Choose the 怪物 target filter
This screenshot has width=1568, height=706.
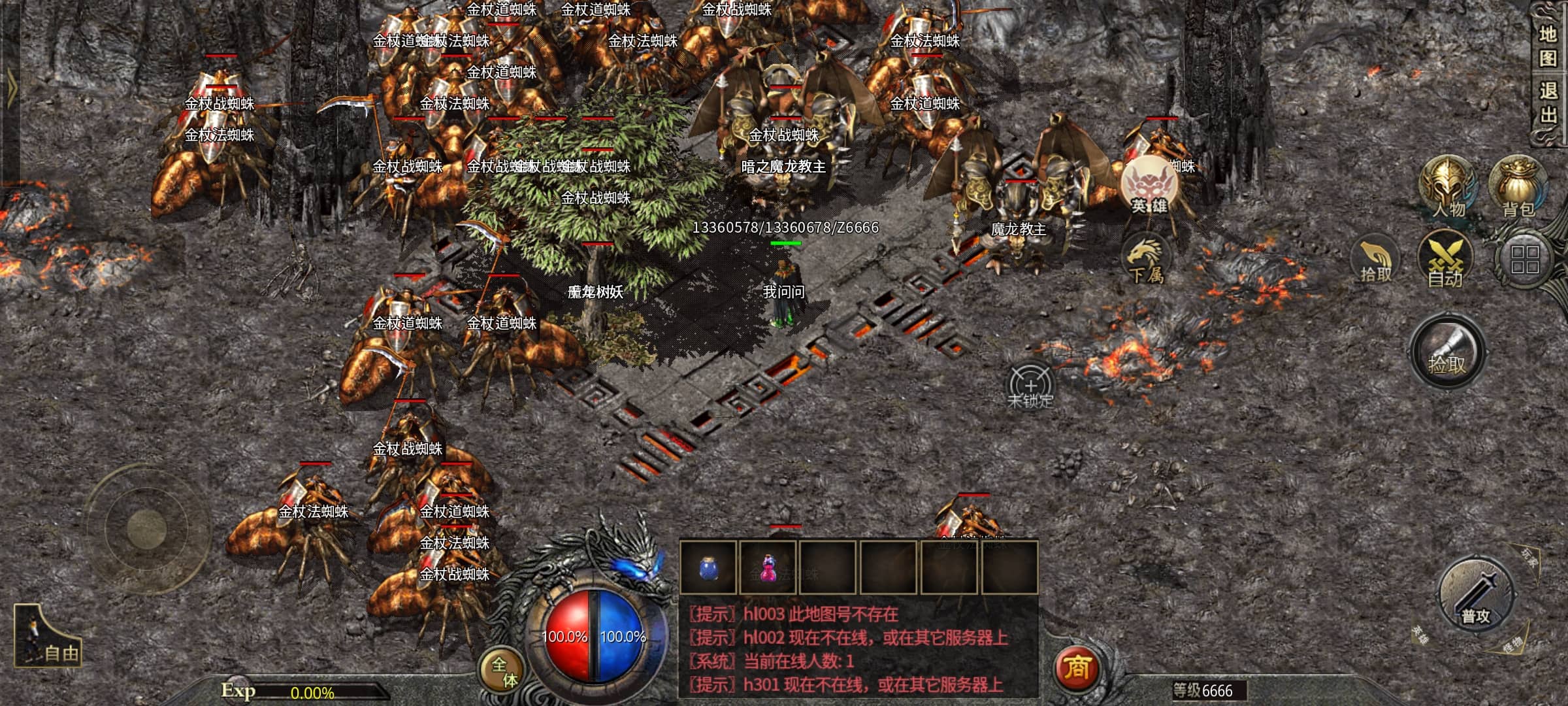[1512, 645]
